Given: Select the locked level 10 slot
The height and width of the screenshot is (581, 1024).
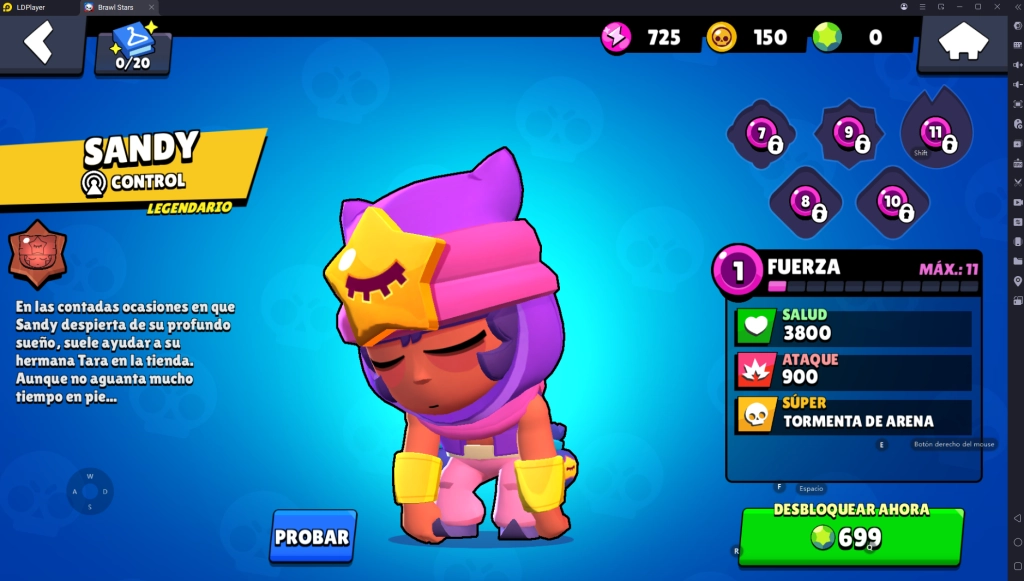Looking at the screenshot, I should click(892, 202).
